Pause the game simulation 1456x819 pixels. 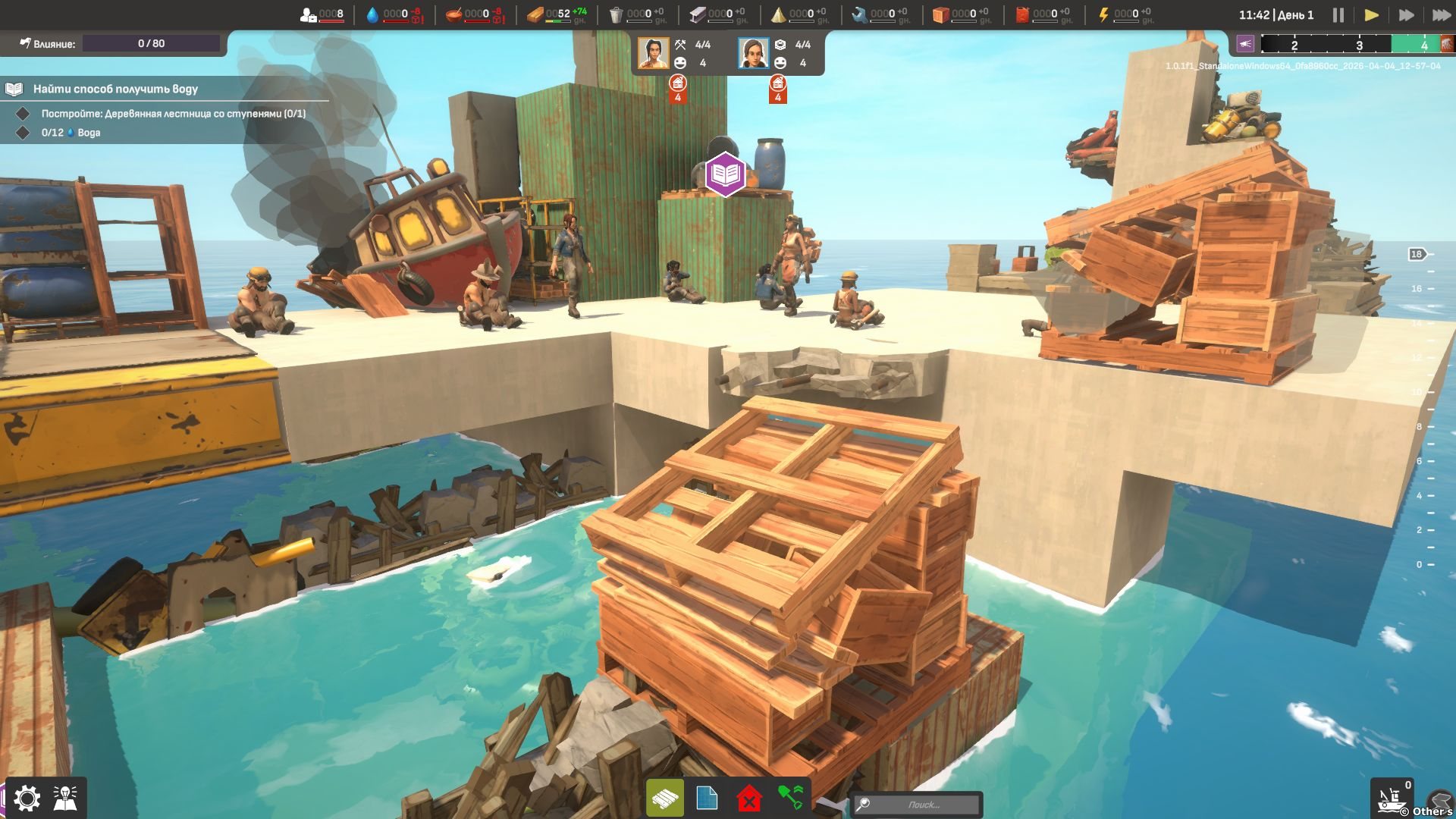[1338, 15]
